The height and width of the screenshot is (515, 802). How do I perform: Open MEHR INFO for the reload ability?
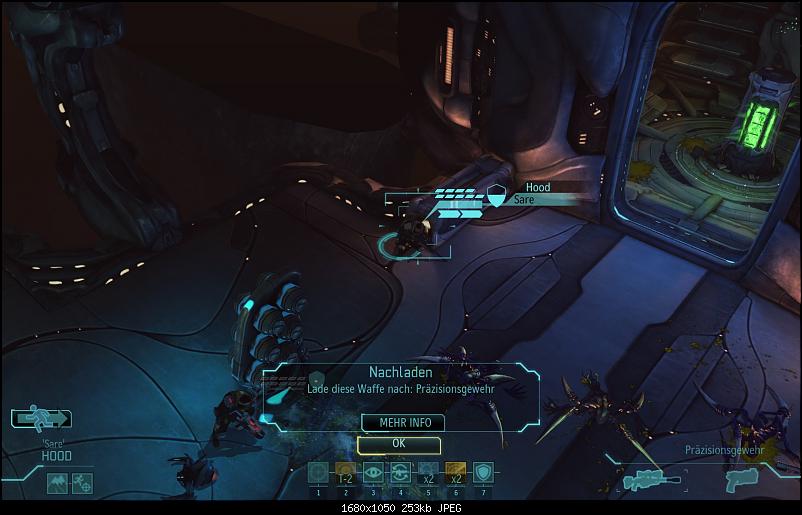tap(398, 423)
